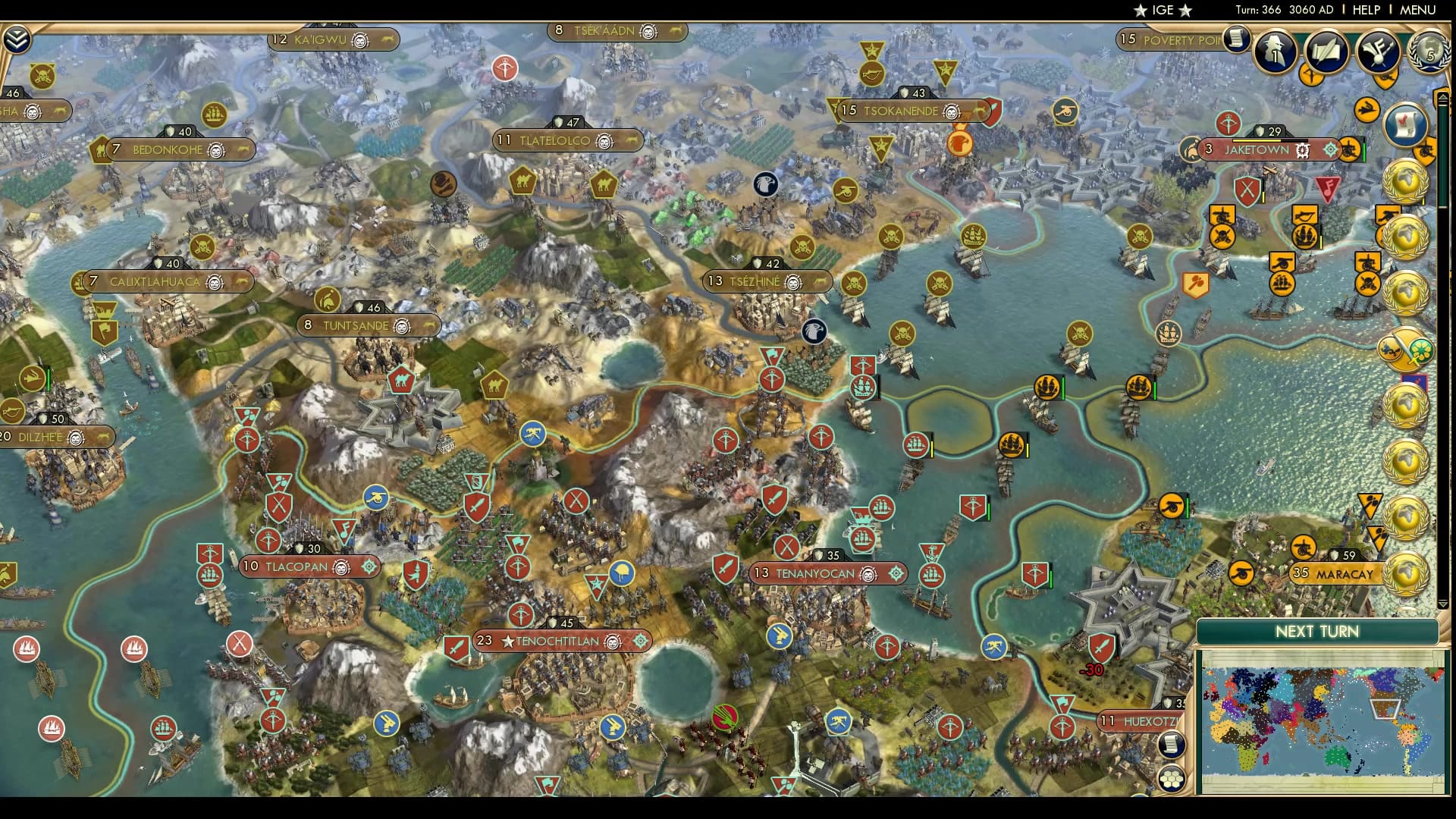This screenshot has width=1456, height=819.
Task: Open the World Congress globe icon showing 5
Action: 1429,53
